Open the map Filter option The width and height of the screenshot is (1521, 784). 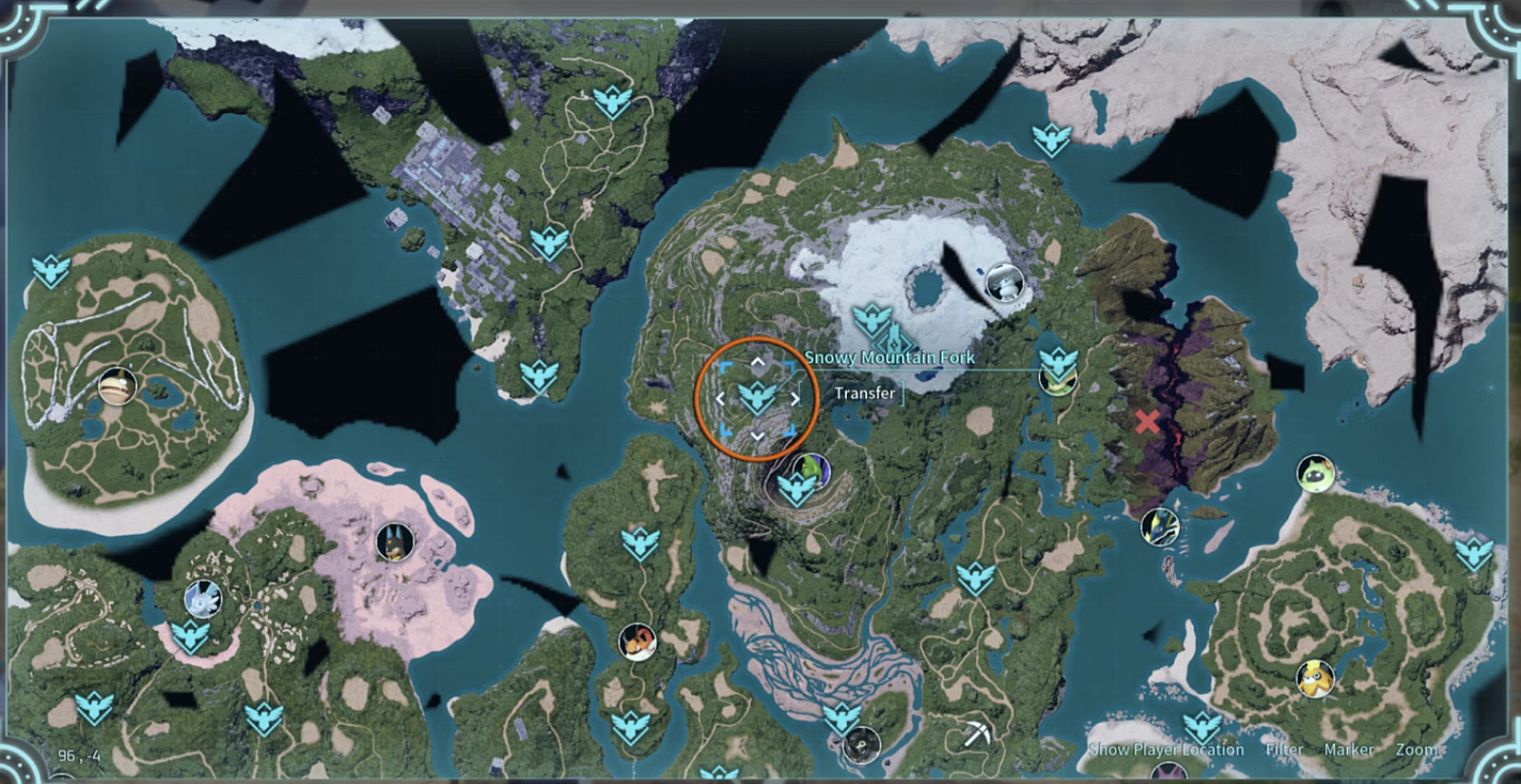click(x=1284, y=750)
